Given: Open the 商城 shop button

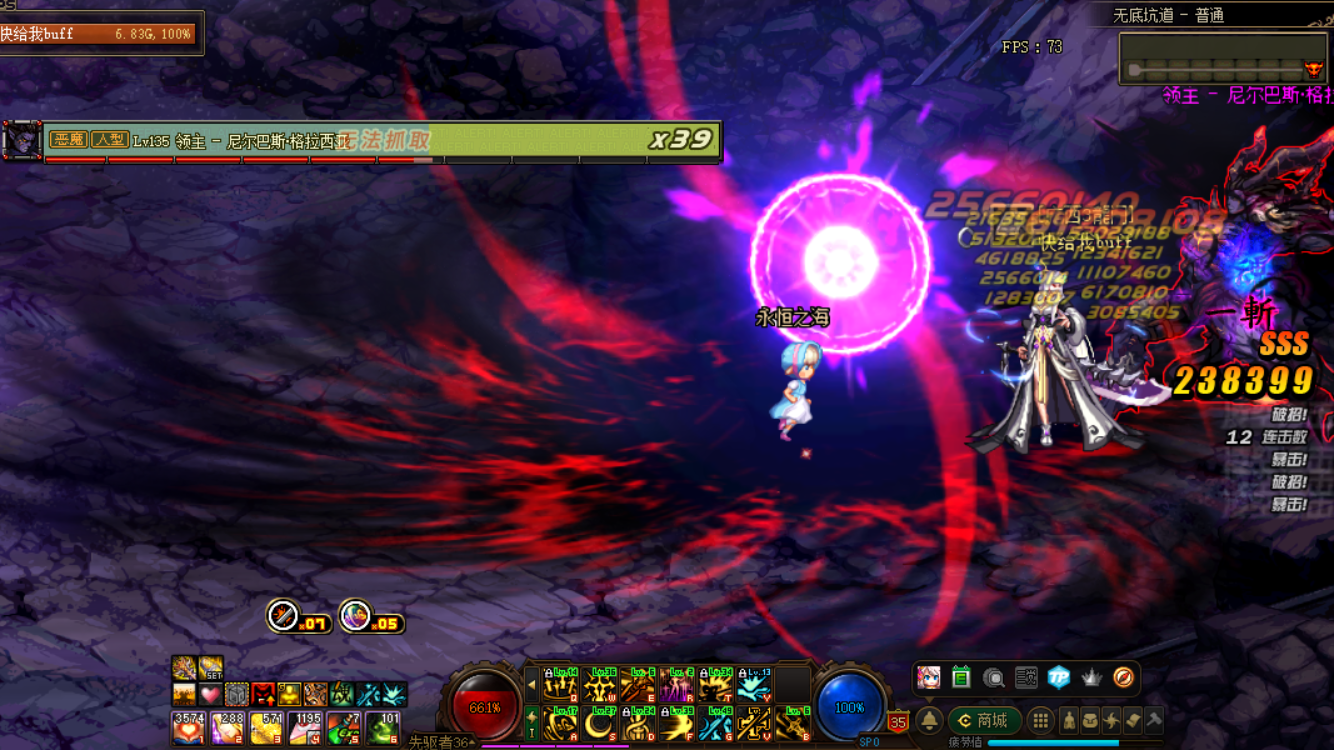Looking at the screenshot, I should [984, 720].
